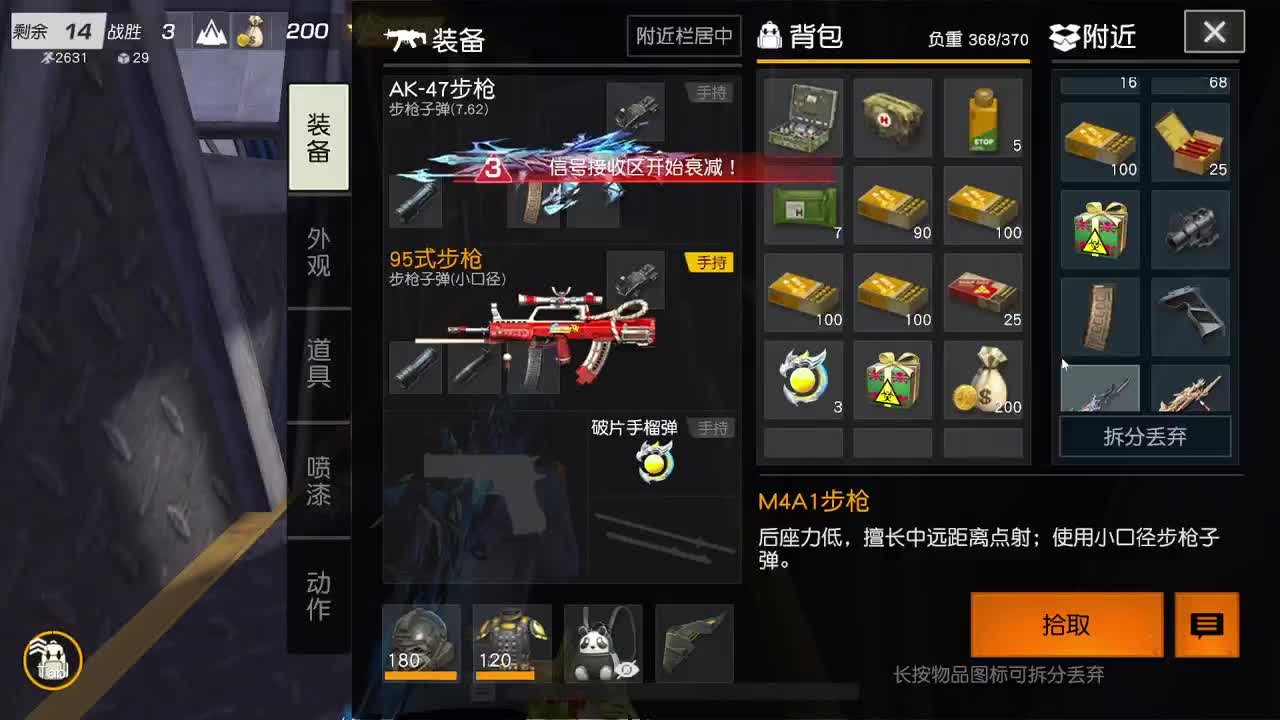Switch to the 外观 tab

318,250
